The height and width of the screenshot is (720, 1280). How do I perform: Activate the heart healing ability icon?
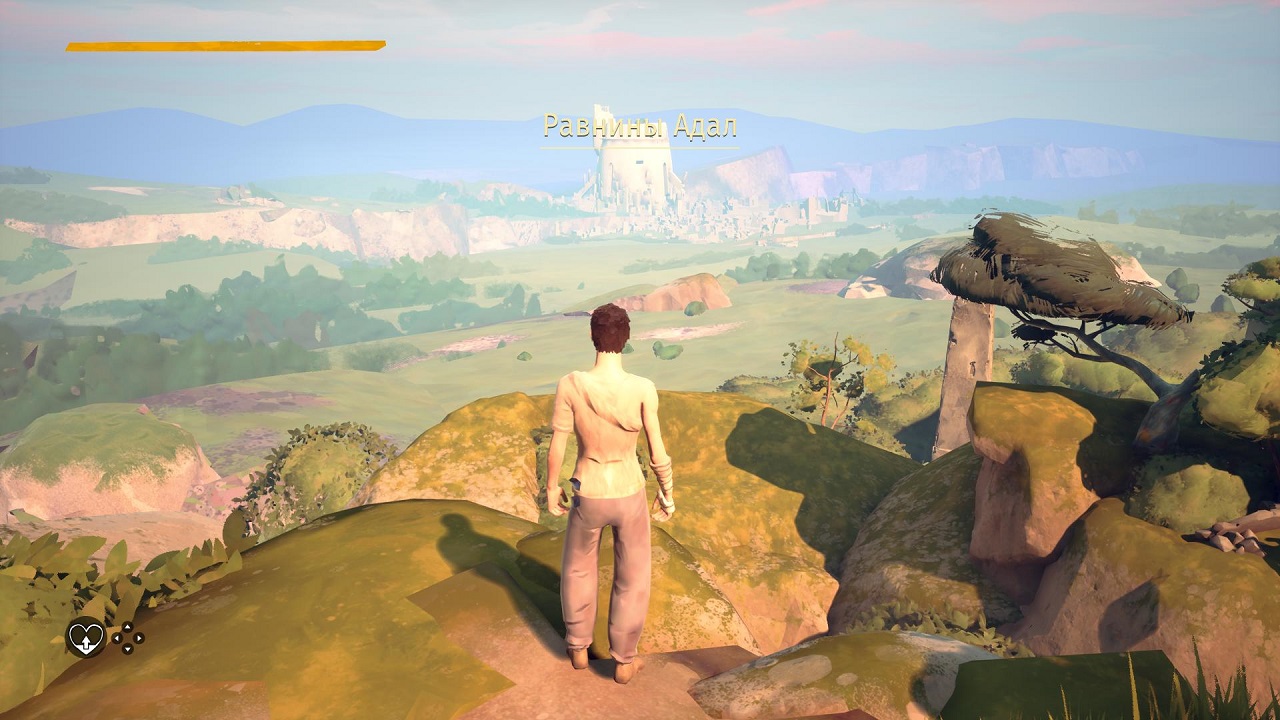pyautogui.click(x=85, y=637)
